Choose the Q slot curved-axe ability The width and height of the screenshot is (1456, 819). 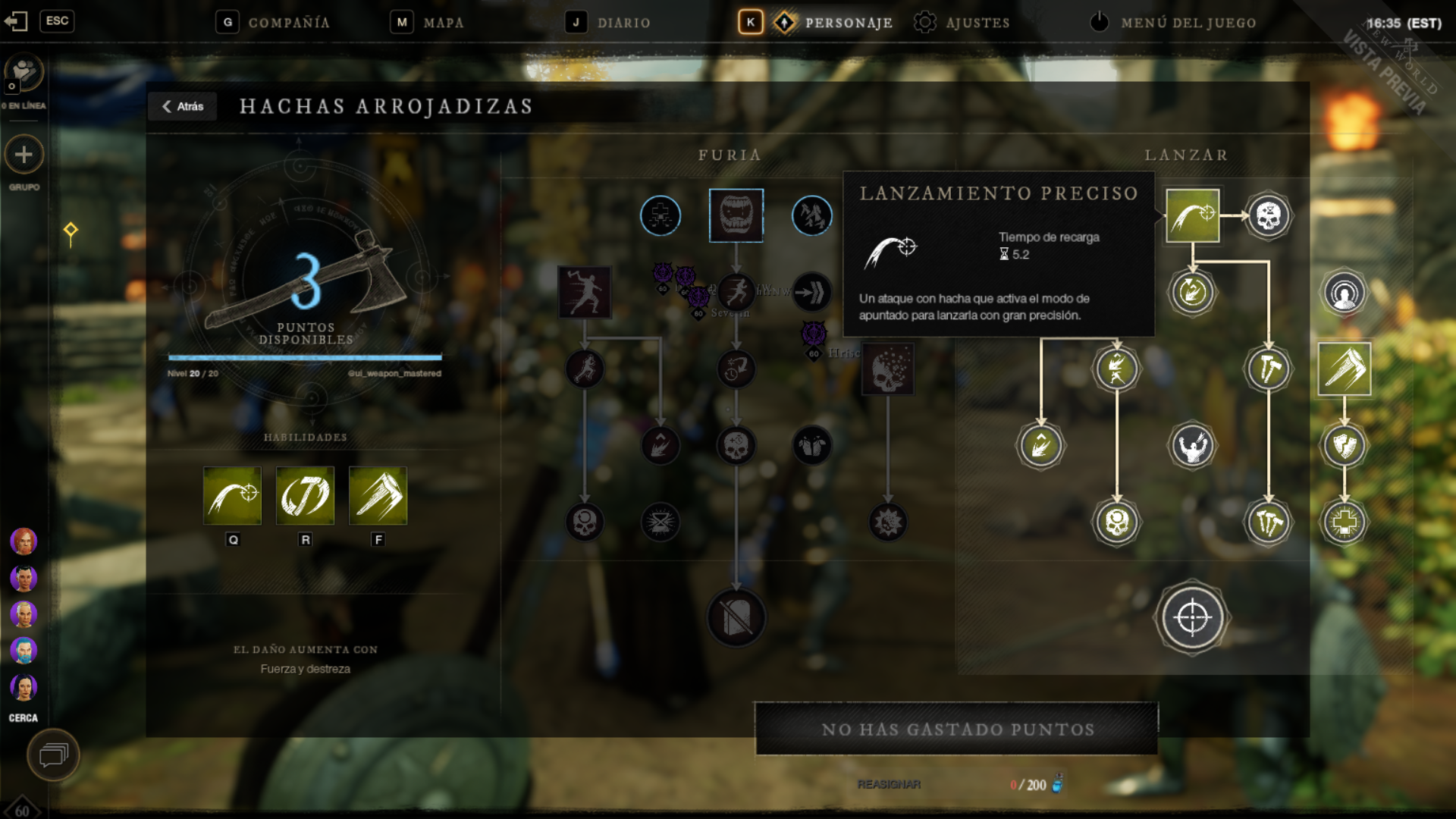(233, 496)
